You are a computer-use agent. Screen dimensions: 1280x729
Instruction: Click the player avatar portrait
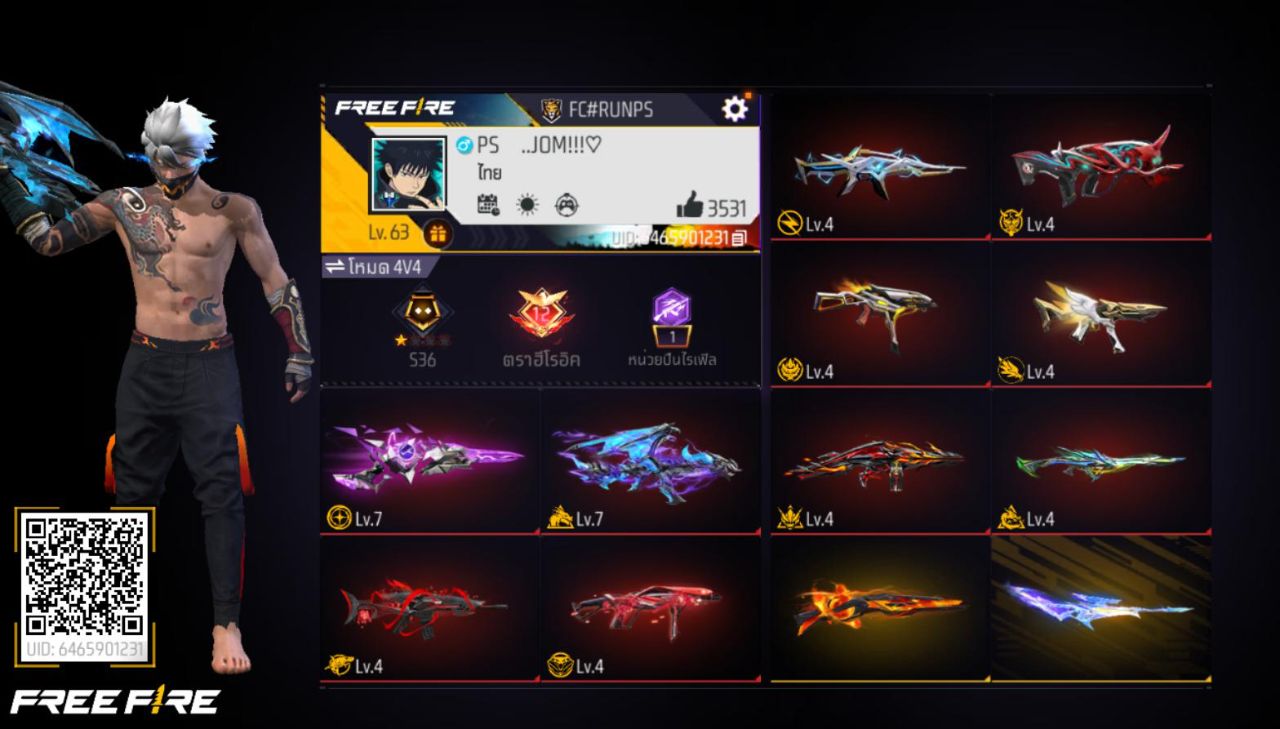408,174
